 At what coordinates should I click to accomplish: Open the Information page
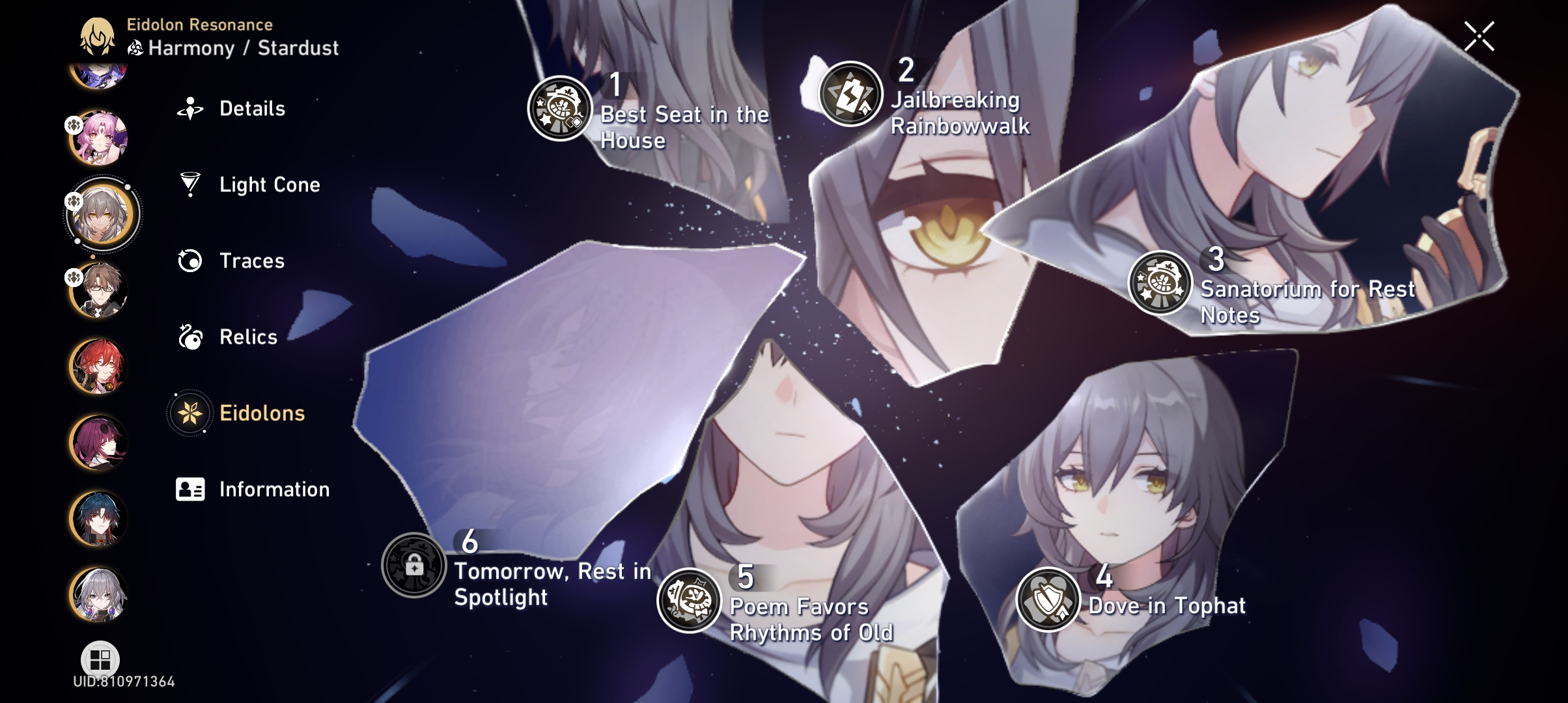tap(274, 489)
